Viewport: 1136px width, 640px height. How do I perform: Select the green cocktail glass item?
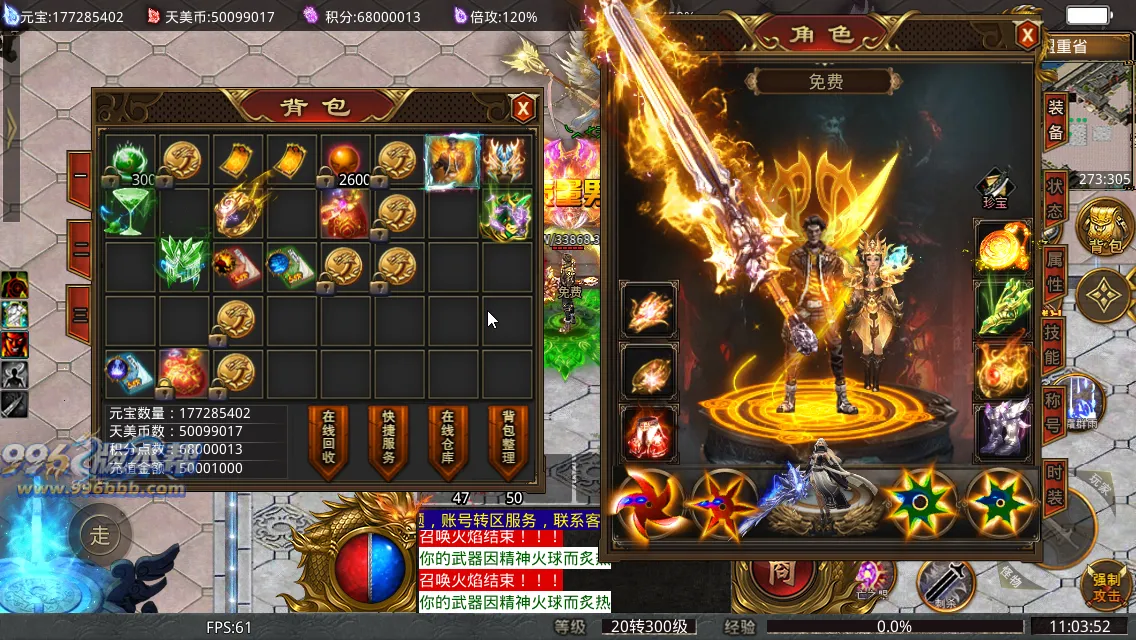(129, 213)
